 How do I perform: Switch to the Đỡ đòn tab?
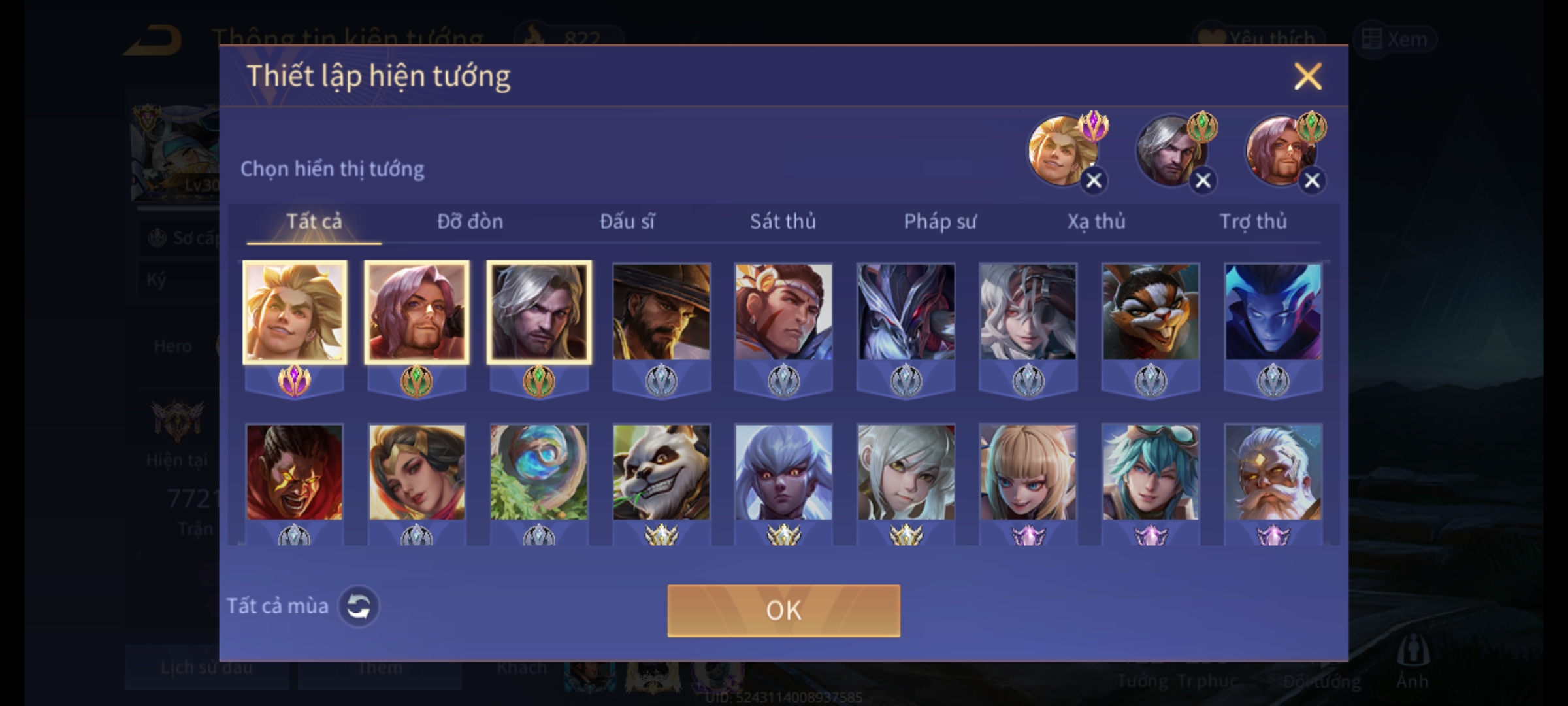pos(470,222)
